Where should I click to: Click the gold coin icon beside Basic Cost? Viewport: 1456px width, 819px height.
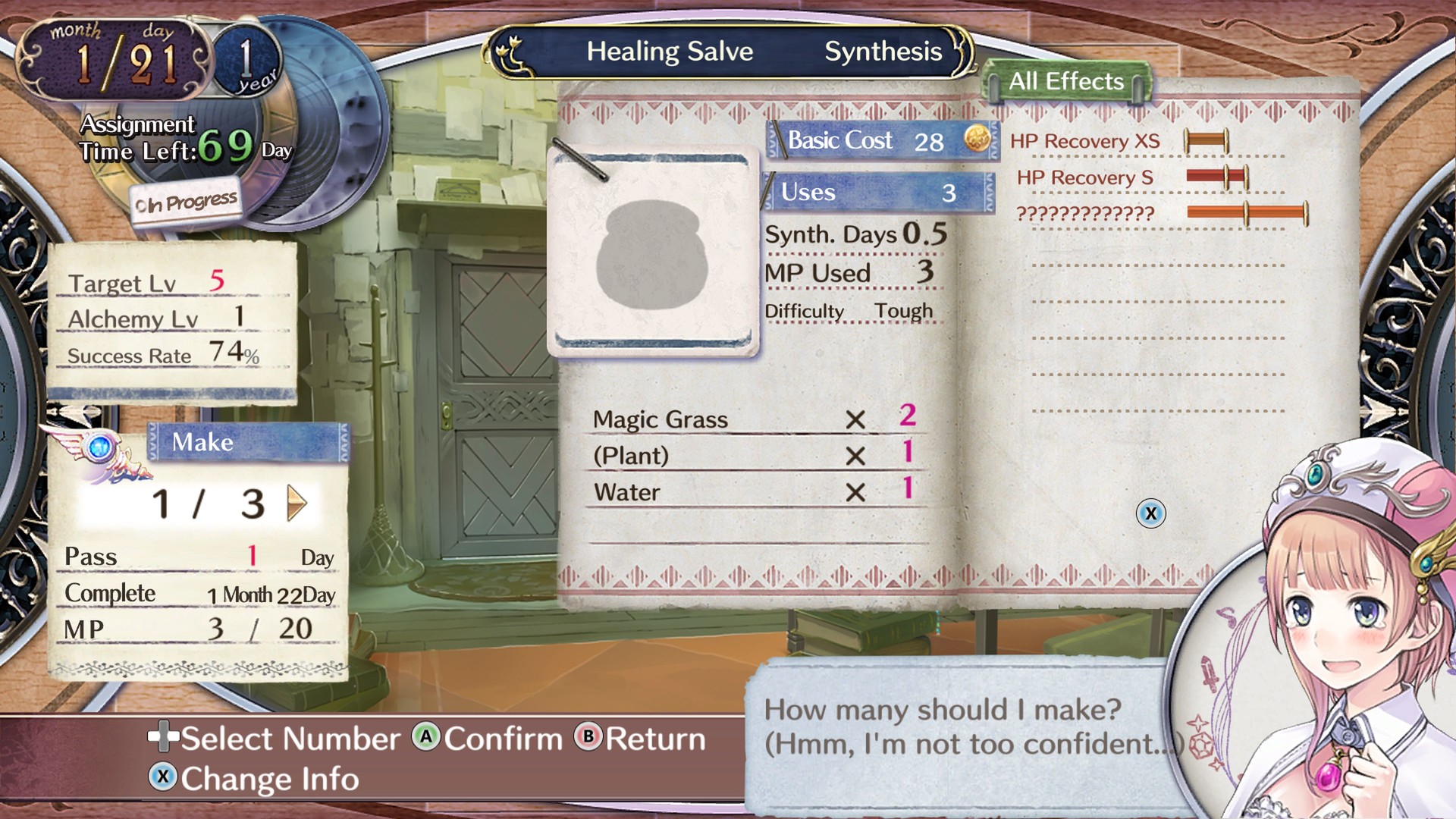pyautogui.click(x=975, y=140)
